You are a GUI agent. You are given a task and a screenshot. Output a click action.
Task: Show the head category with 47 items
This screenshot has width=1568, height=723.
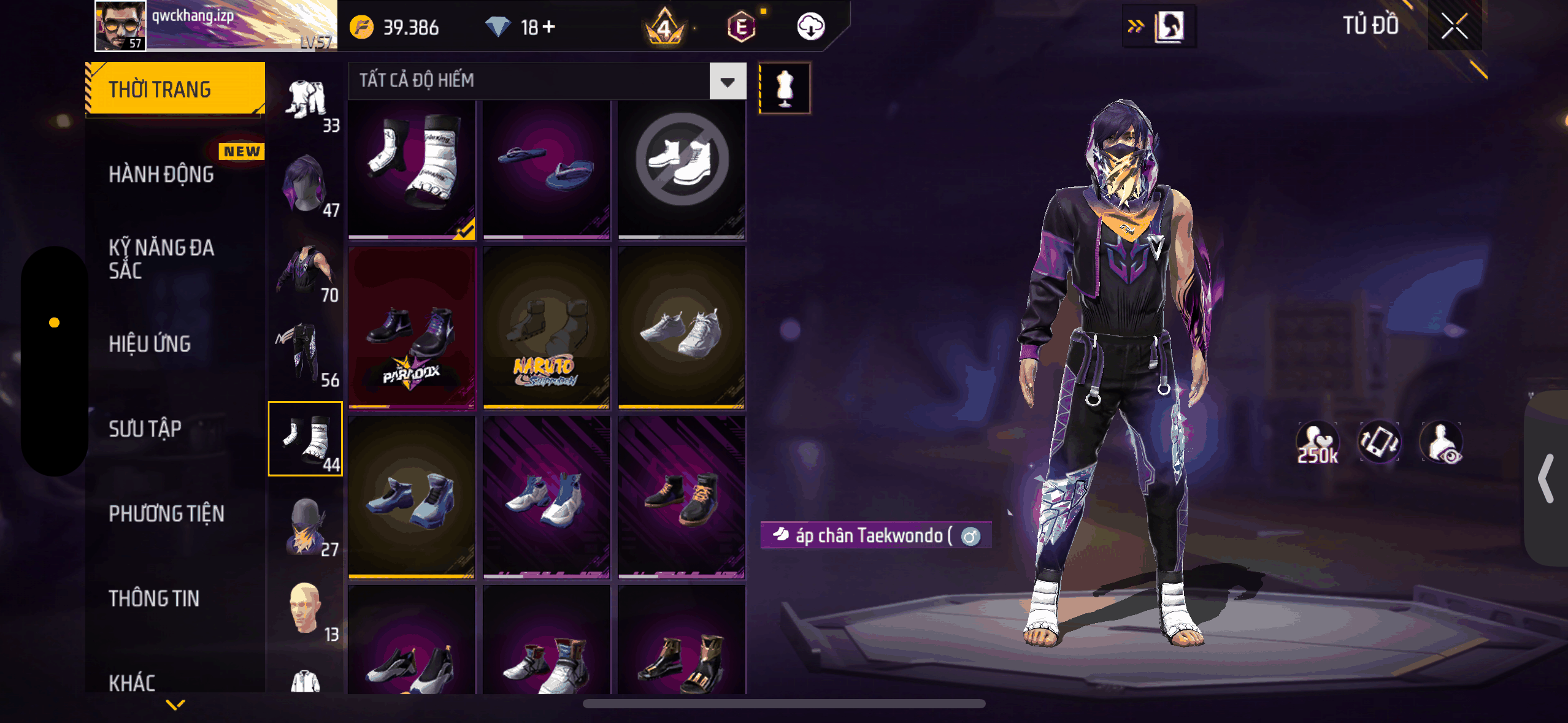pos(306,185)
